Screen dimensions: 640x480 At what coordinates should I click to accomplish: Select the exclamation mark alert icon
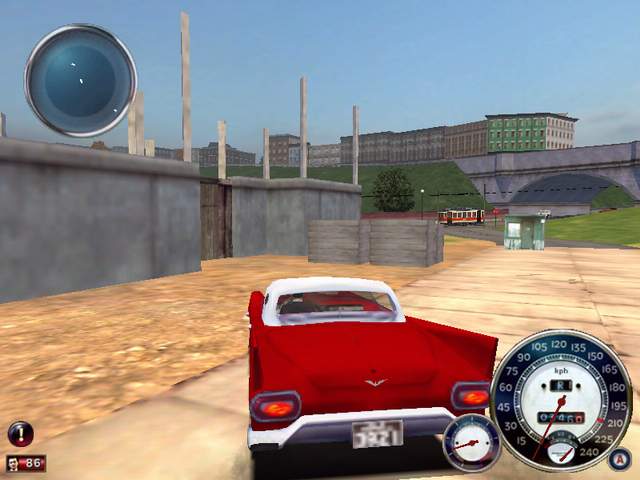pyautogui.click(x=21, y=433)
